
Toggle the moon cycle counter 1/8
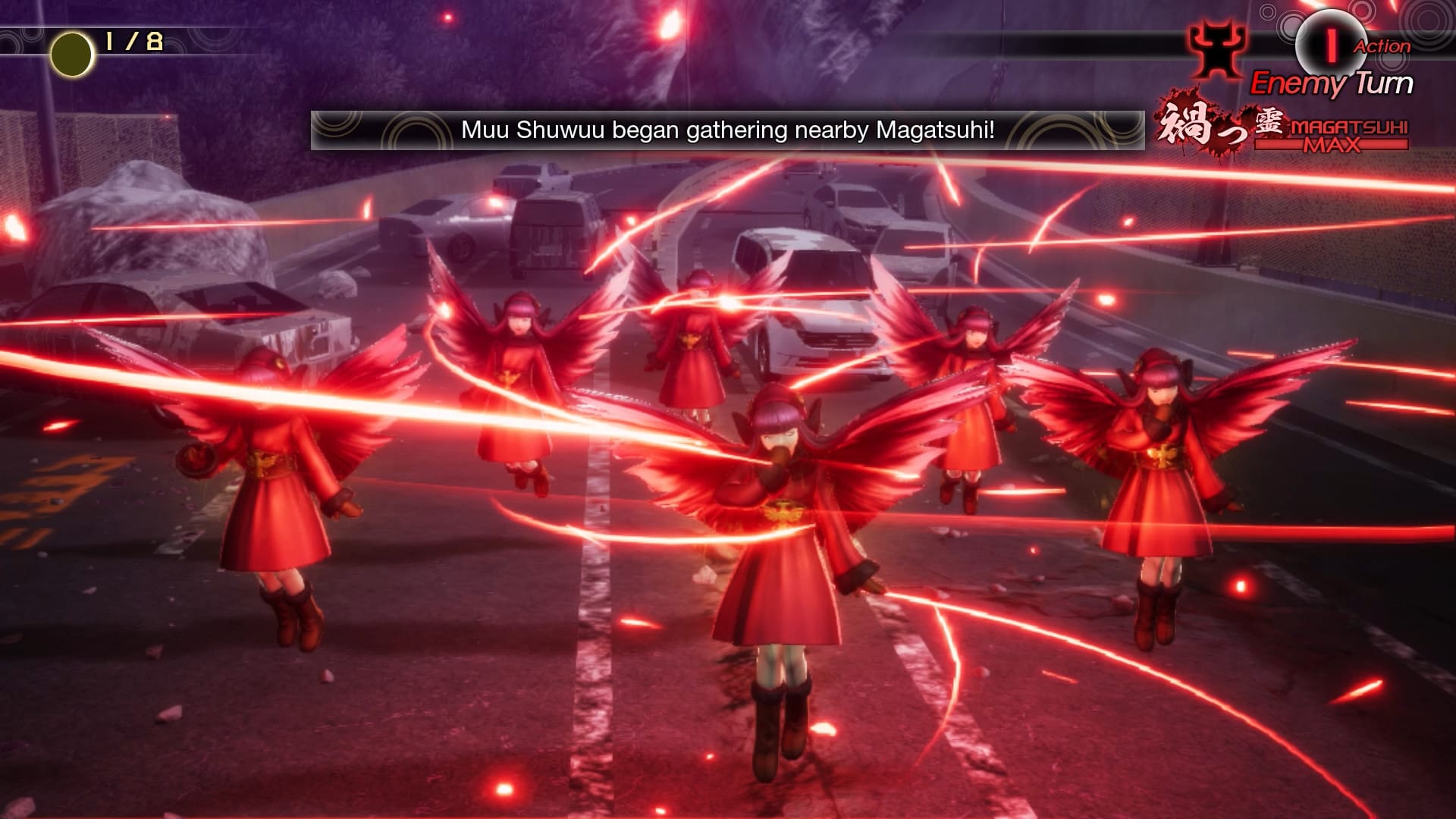coord(134,42)
